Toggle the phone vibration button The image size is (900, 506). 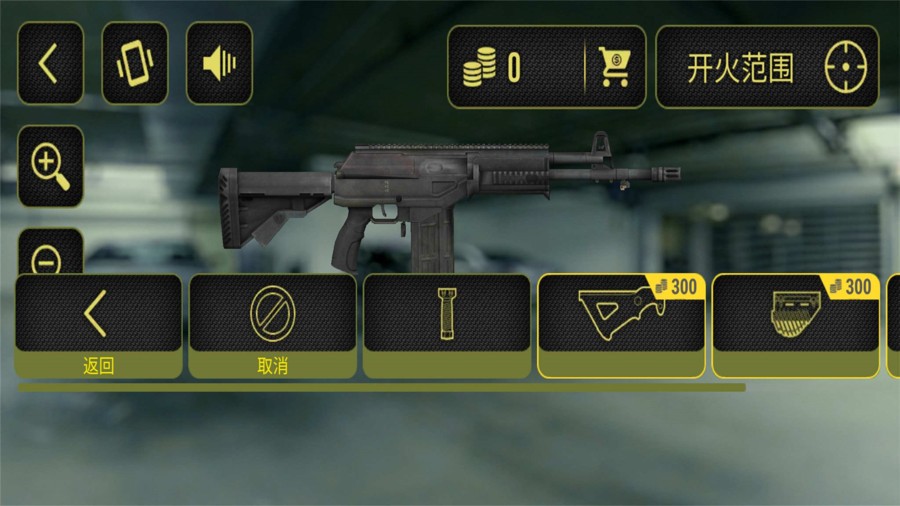135,64
